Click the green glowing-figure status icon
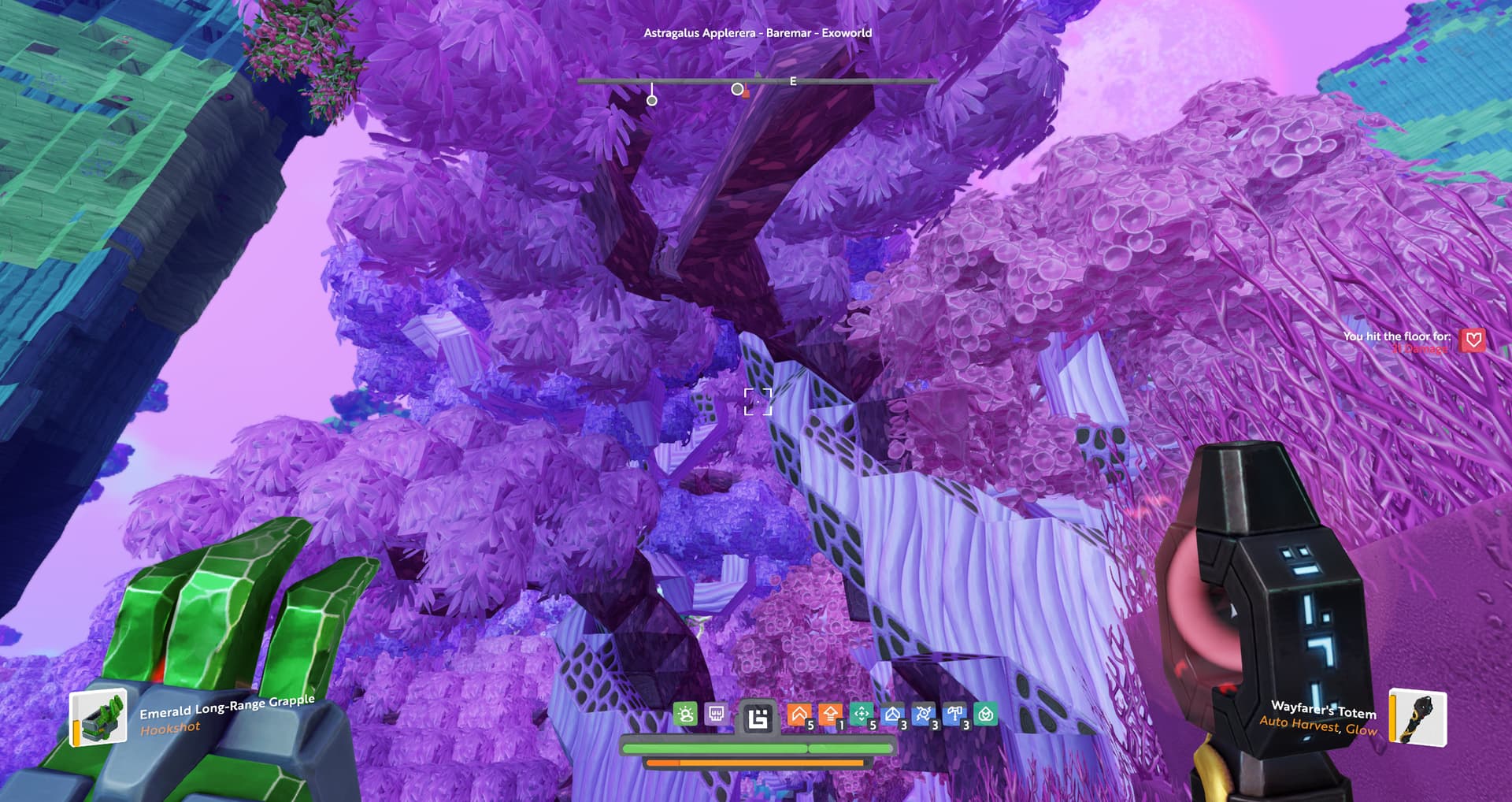 click(686, 715)
